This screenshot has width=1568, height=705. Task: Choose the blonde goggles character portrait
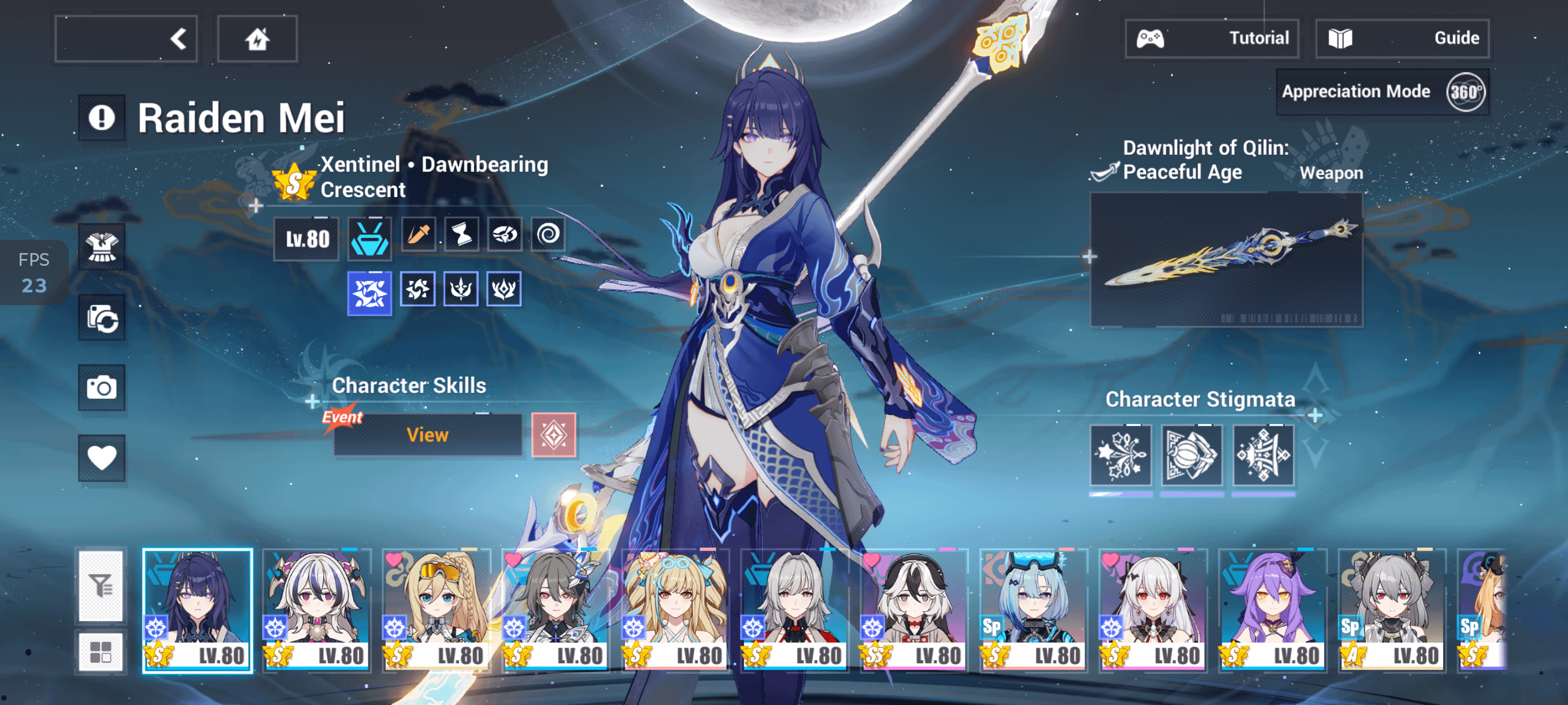click(x=436, y=610)
